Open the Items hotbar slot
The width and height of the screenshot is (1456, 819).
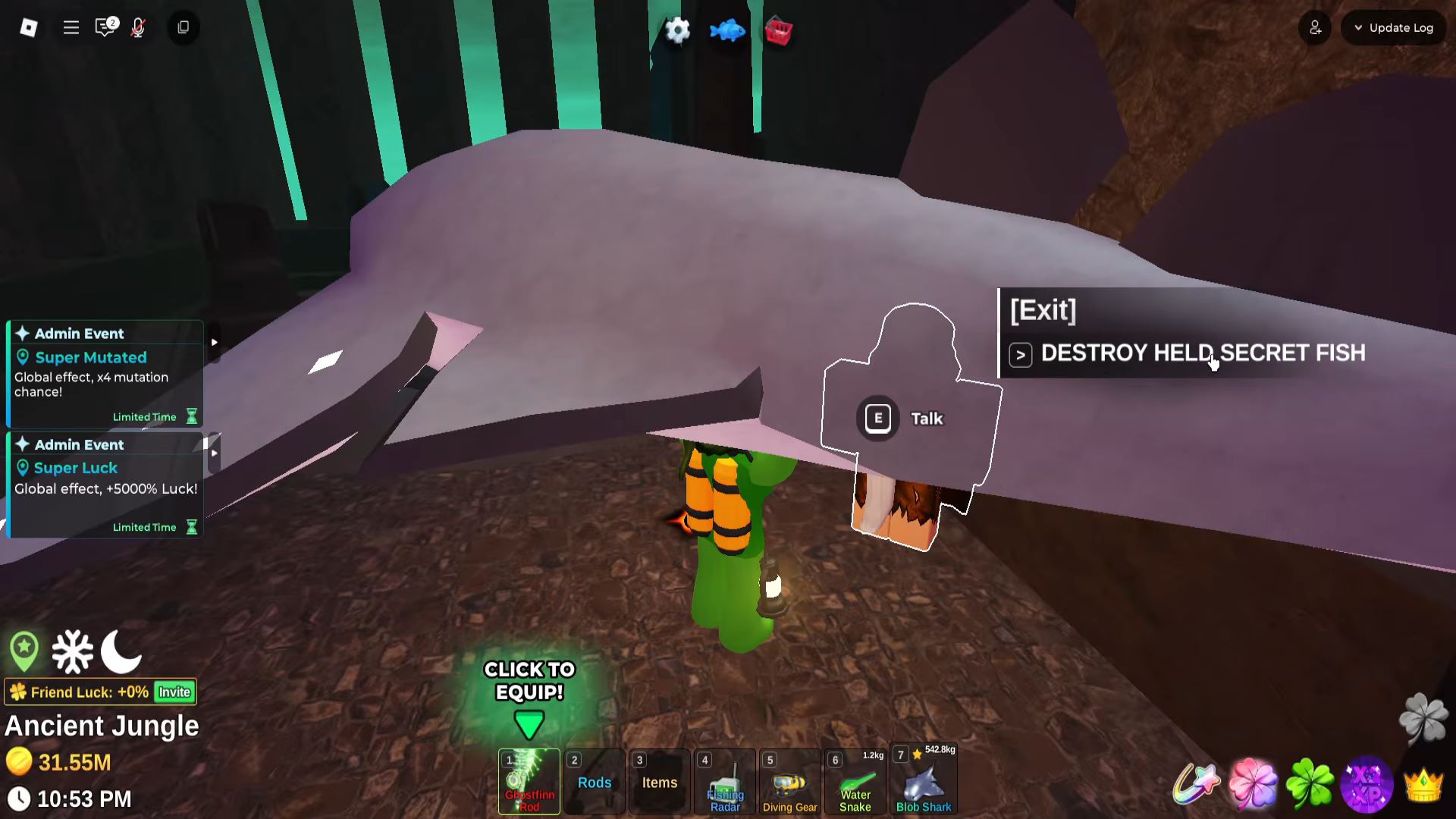[x=660, y=782]
